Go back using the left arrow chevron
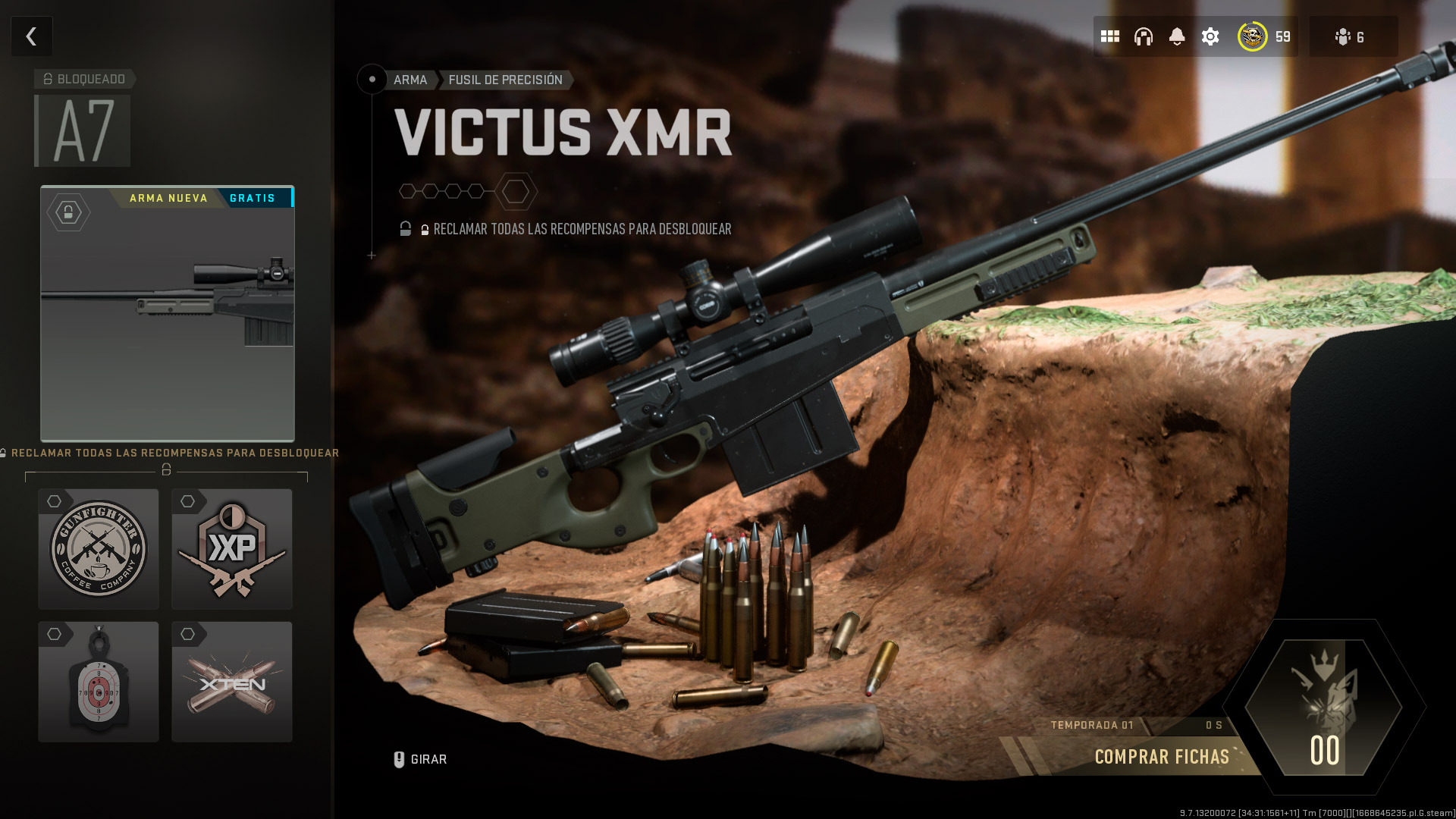 click(x=31, y=36)
